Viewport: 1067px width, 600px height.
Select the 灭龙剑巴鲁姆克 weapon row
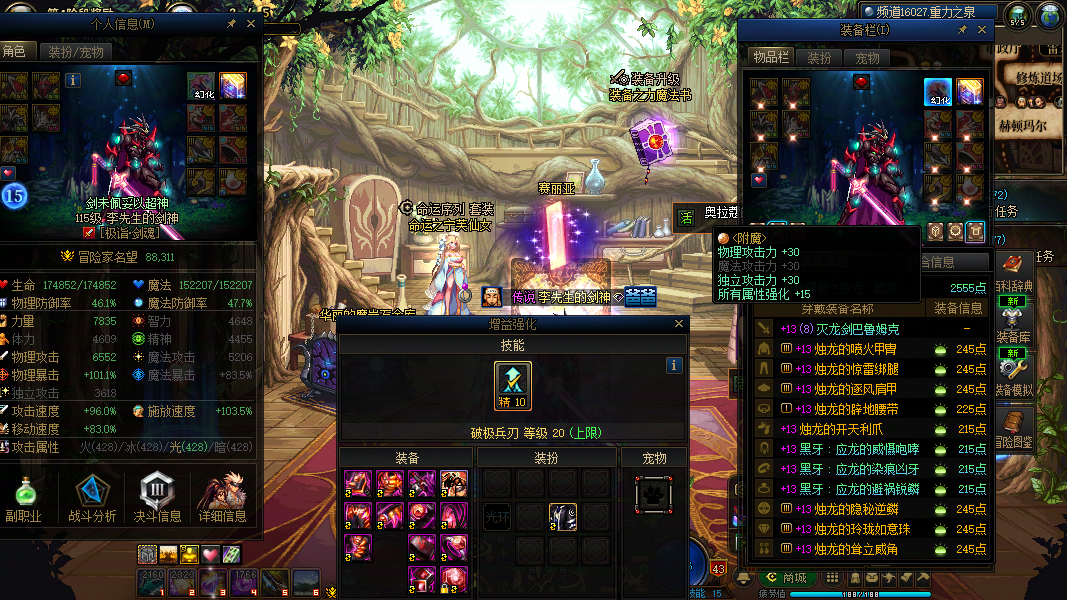[850, 329]
